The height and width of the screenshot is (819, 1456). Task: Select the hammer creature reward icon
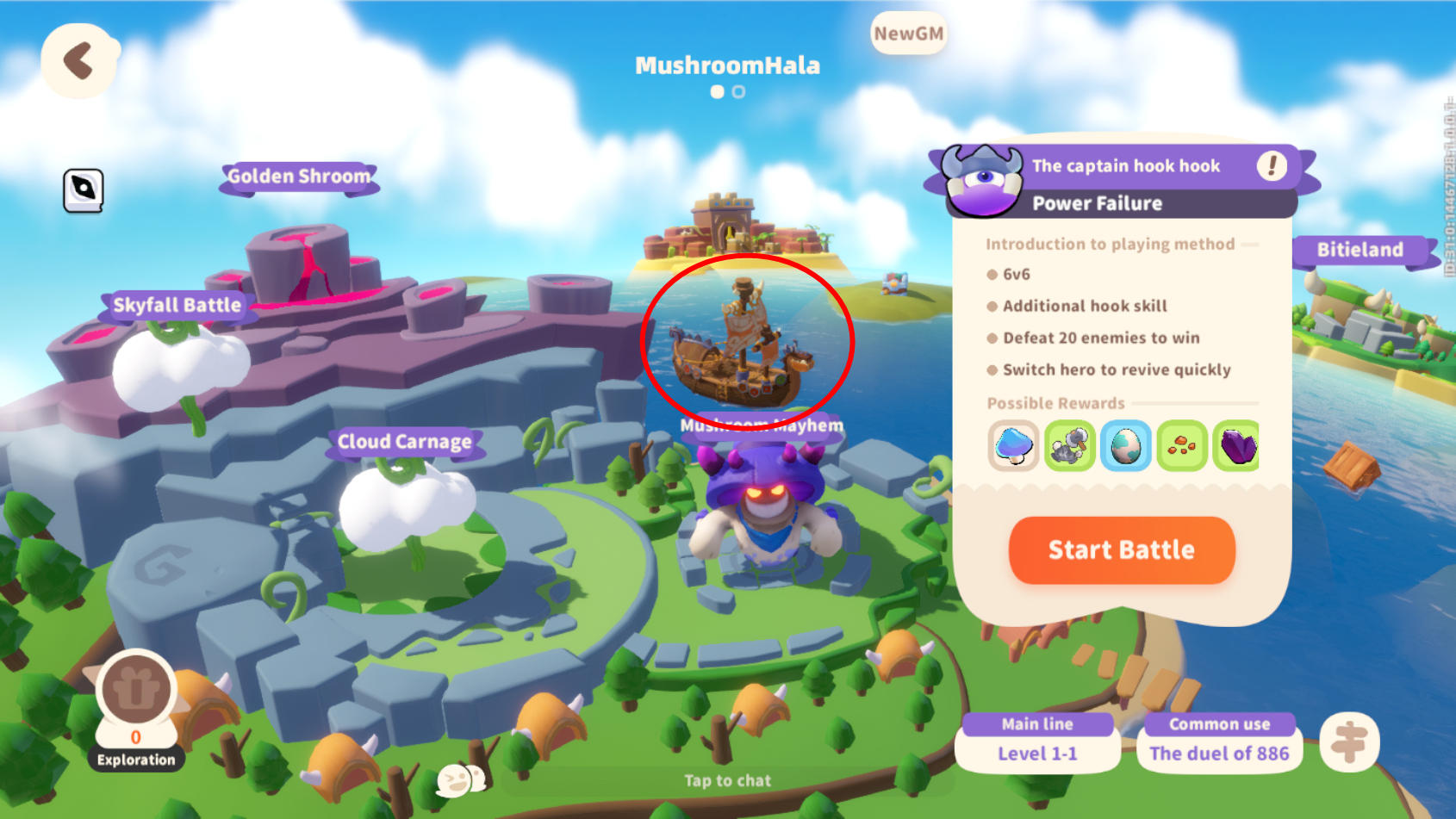[x=1070, y=446]
